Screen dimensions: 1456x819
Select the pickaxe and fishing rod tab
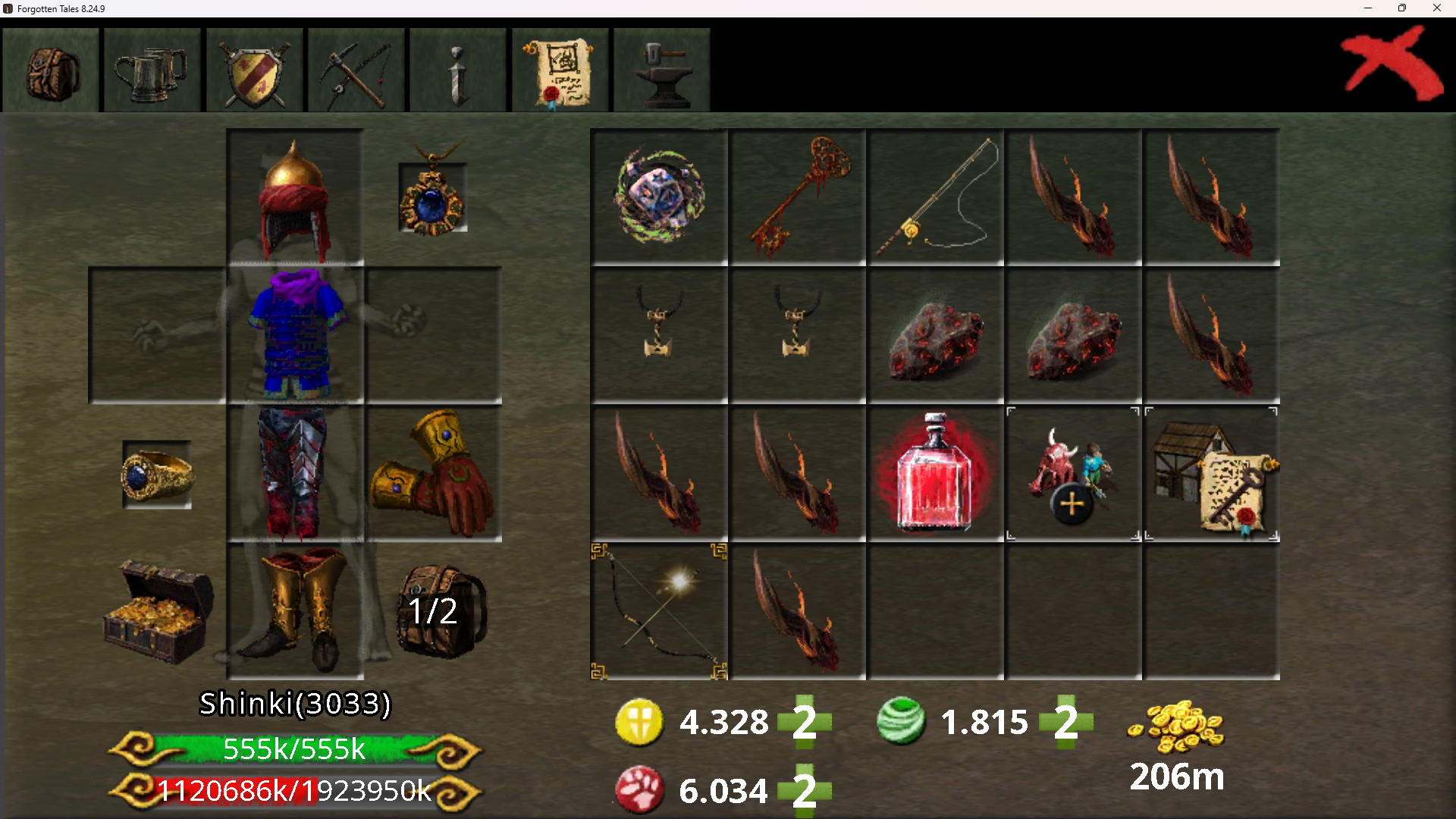[x=356, y=71]
